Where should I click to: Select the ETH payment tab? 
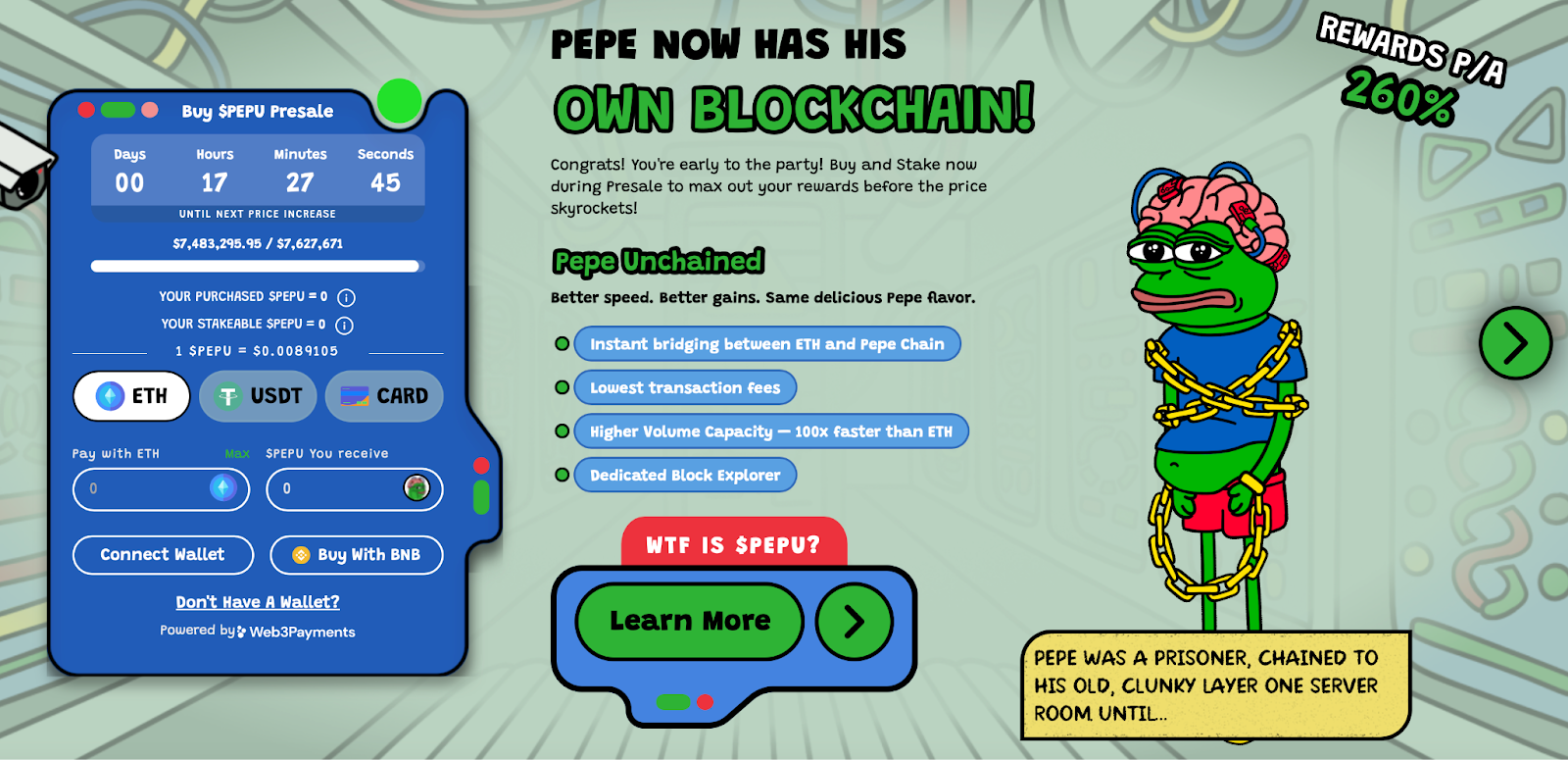[130, 395]
